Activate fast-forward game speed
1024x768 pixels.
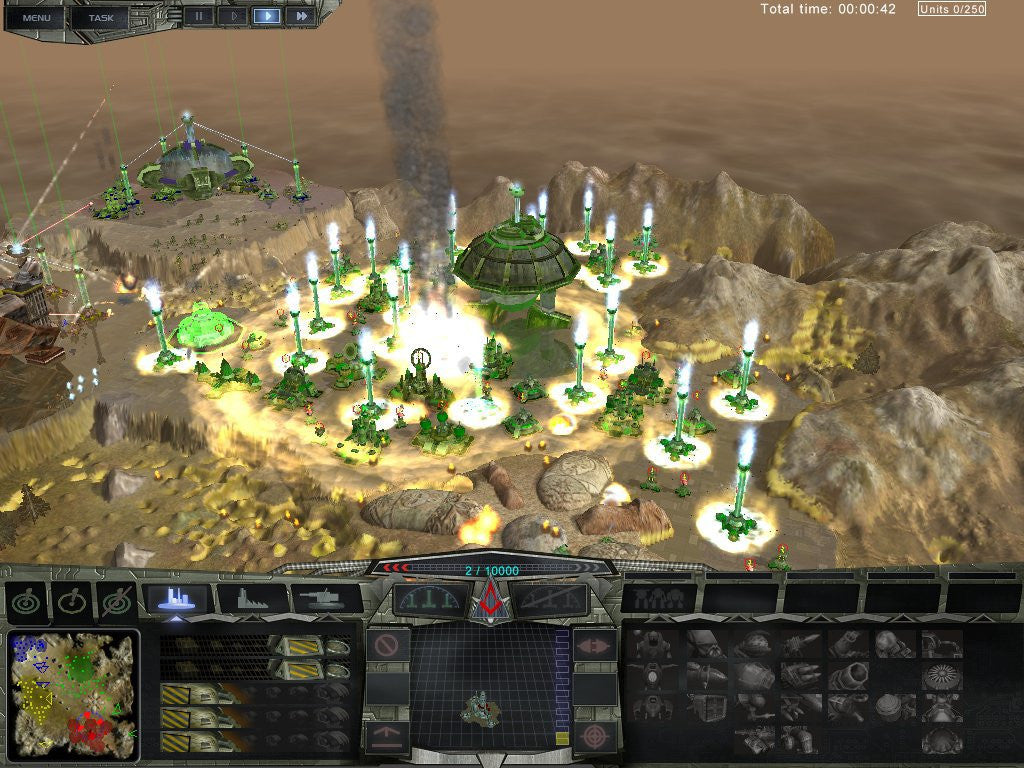click(x=299, y=16)
